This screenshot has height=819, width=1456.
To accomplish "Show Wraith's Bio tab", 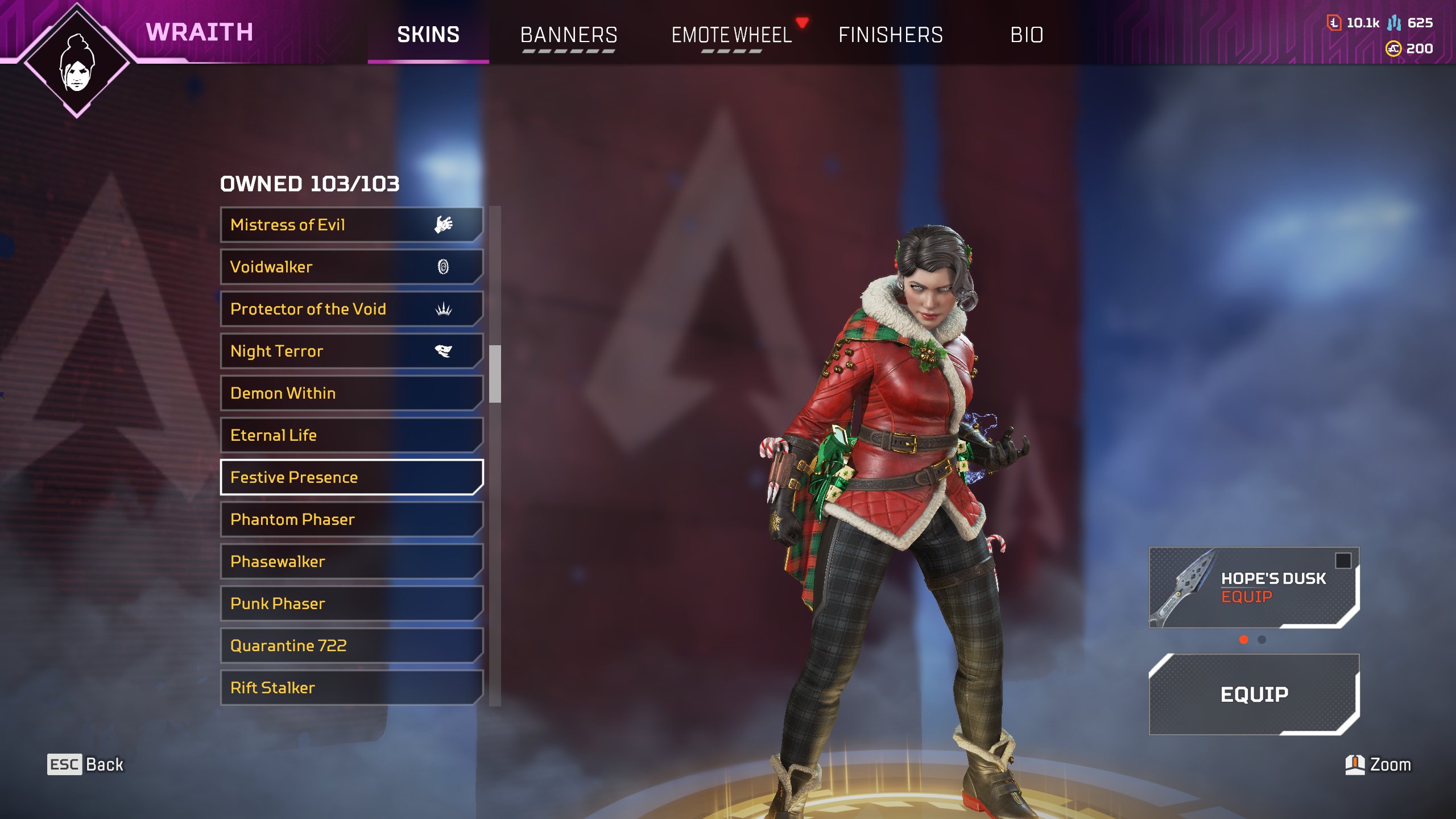I will click(x=1027, y=35).
